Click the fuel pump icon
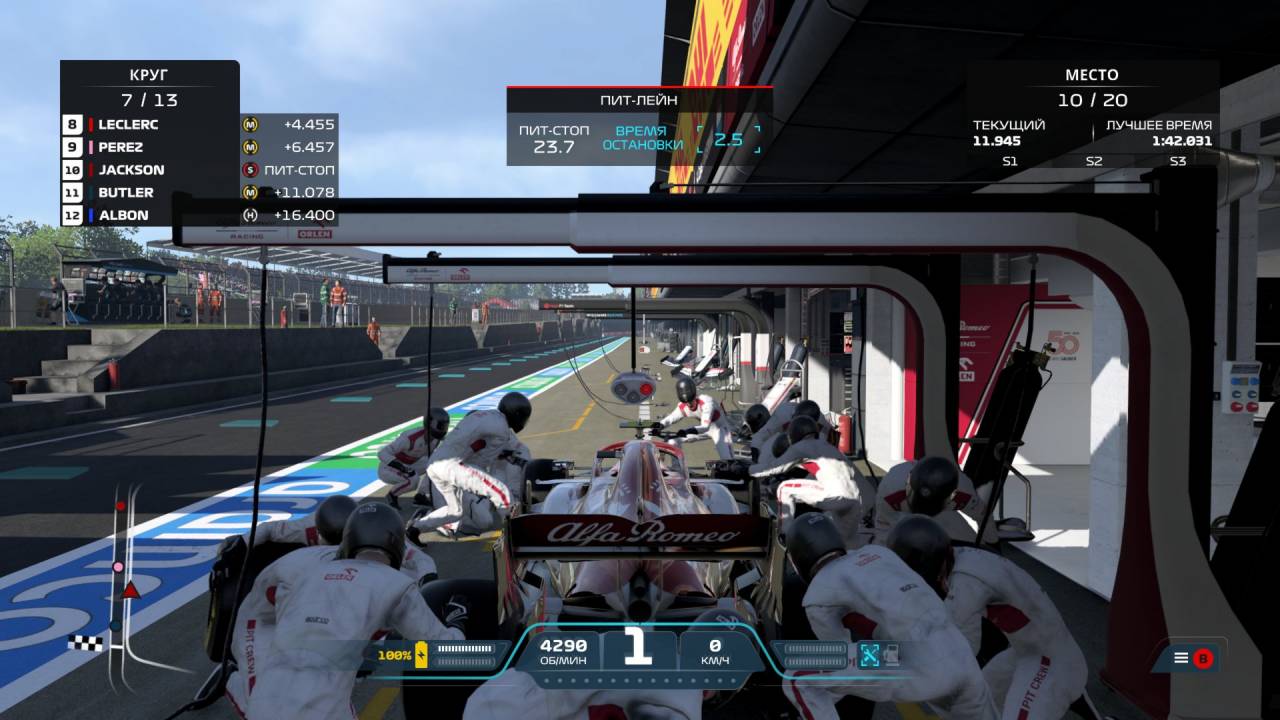The height and width of the screenshot is (720, 1280). point(890,655)
